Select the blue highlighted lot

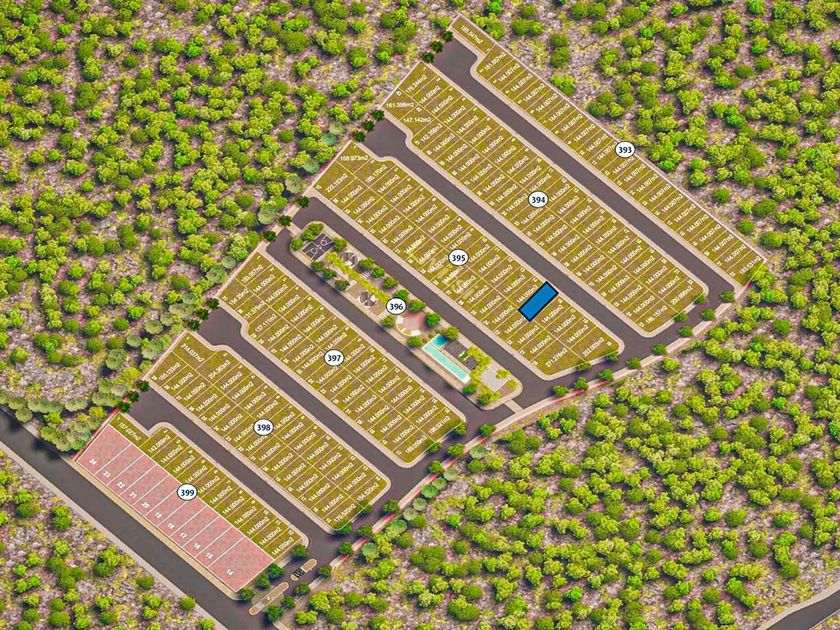coord(537,301)
